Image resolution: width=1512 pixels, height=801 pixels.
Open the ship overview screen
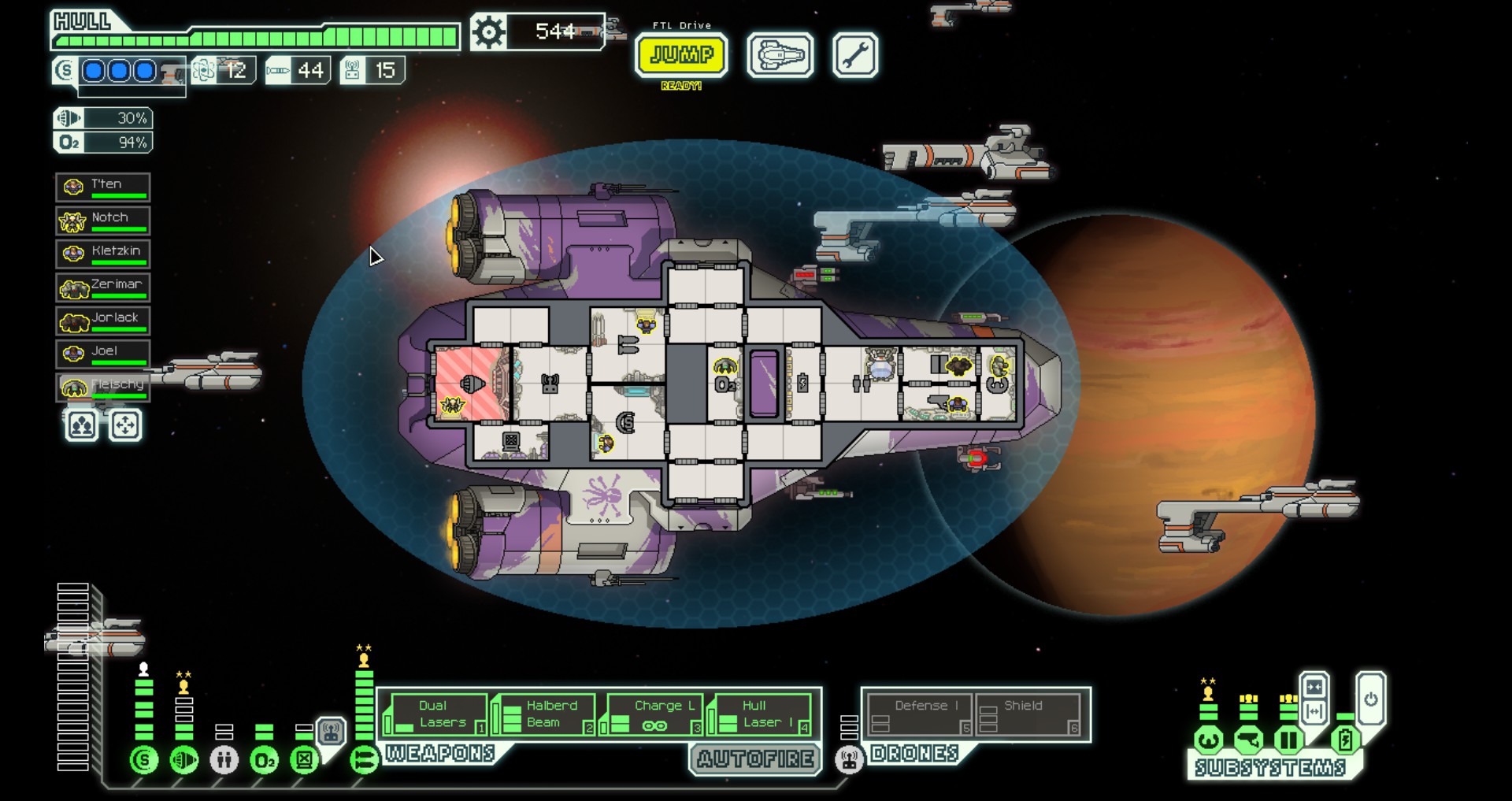[780, 55]
